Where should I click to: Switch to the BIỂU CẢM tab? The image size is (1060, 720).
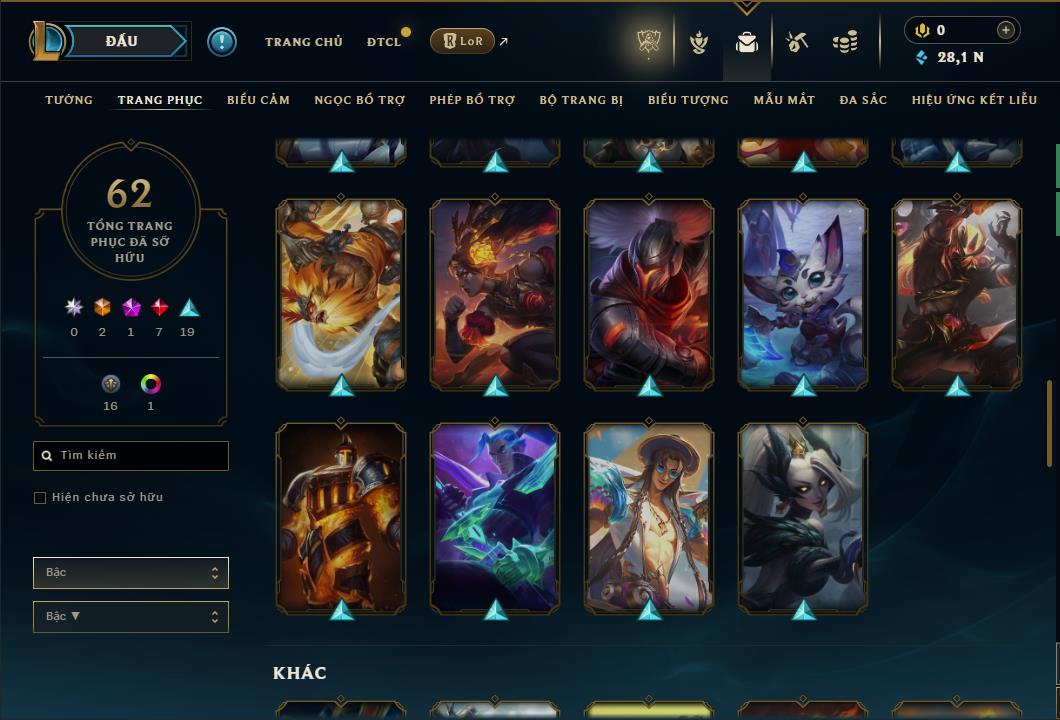[258, 100]
